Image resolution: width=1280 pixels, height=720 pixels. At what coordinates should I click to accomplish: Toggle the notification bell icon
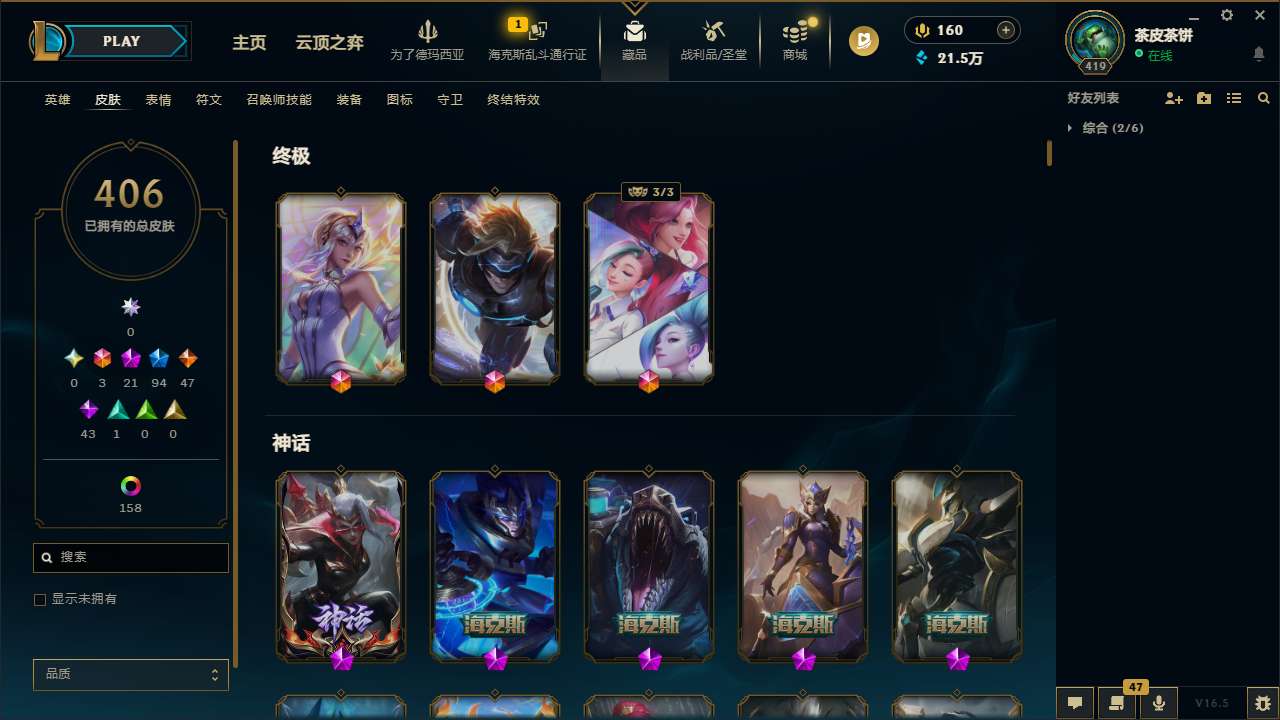(1258, 53)
